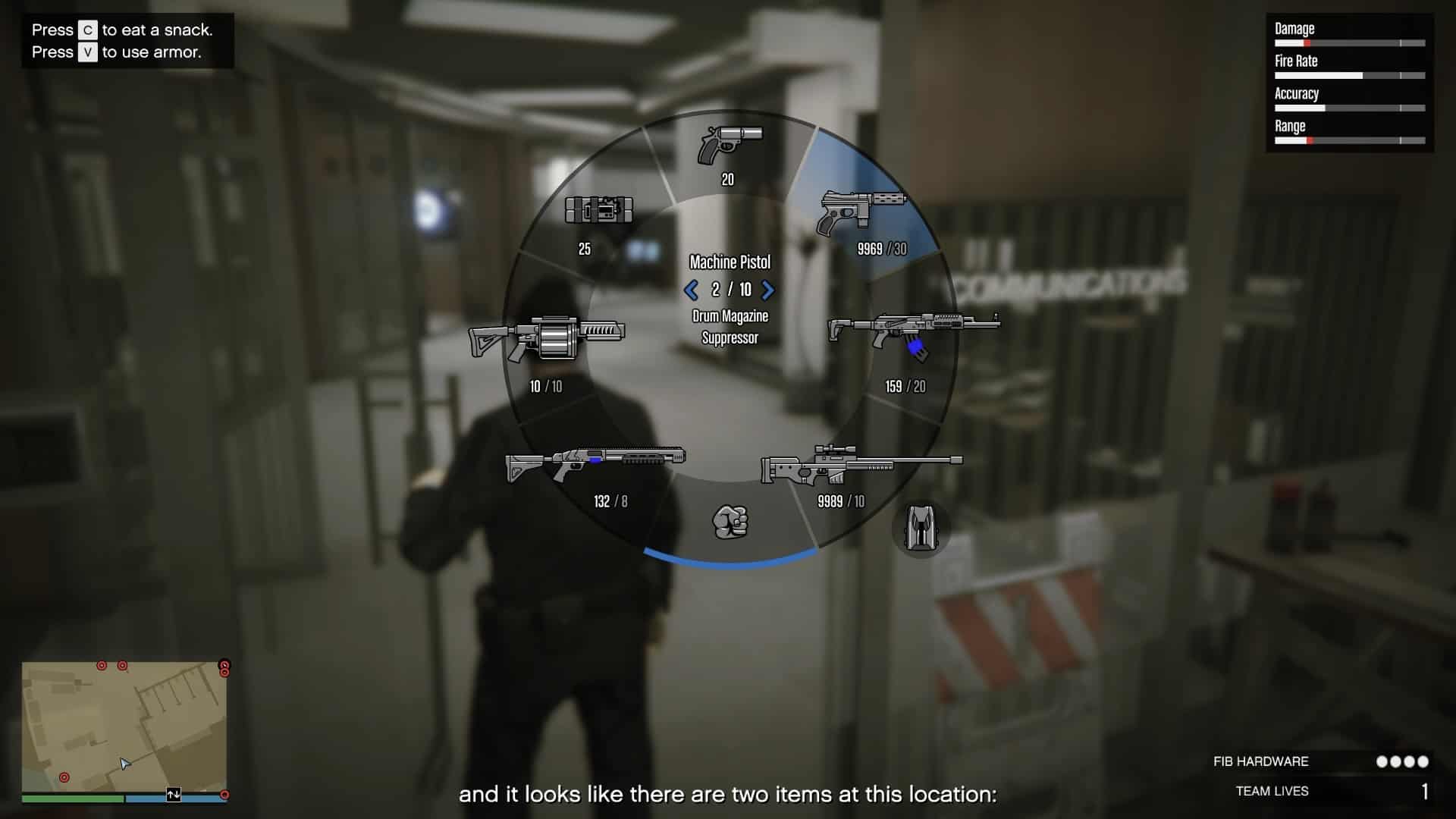Select the scoped sniper rifle slot

860,465
